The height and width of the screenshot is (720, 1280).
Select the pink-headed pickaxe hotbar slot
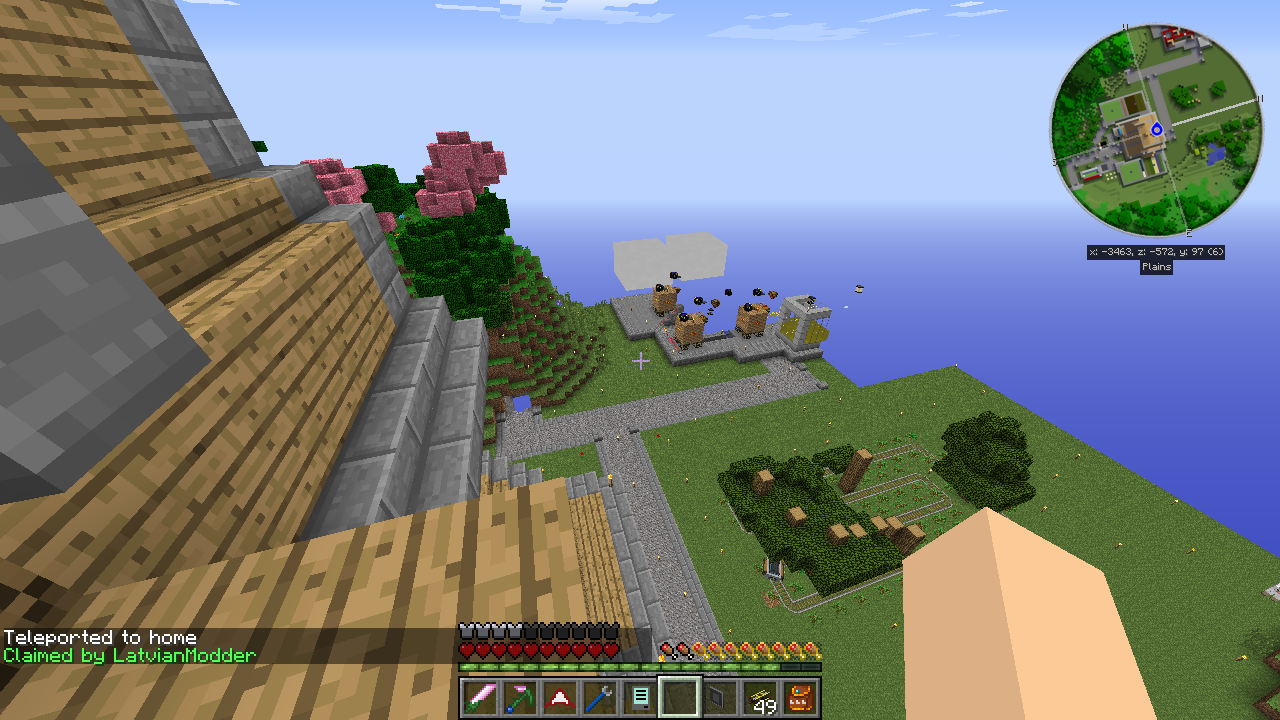tap(519, 698)
